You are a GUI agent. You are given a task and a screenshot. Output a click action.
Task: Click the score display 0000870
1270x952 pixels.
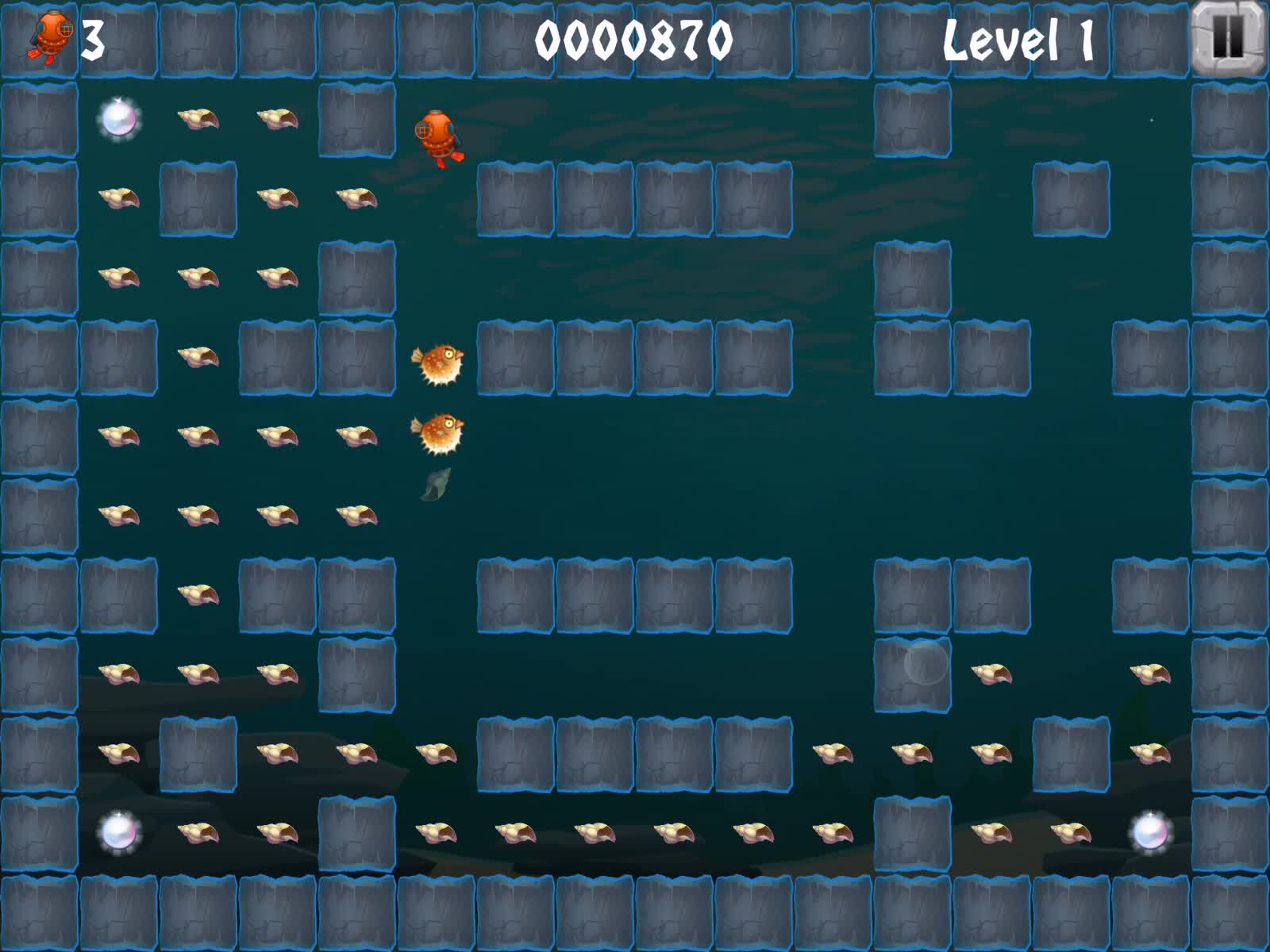(x=635, y=36)
